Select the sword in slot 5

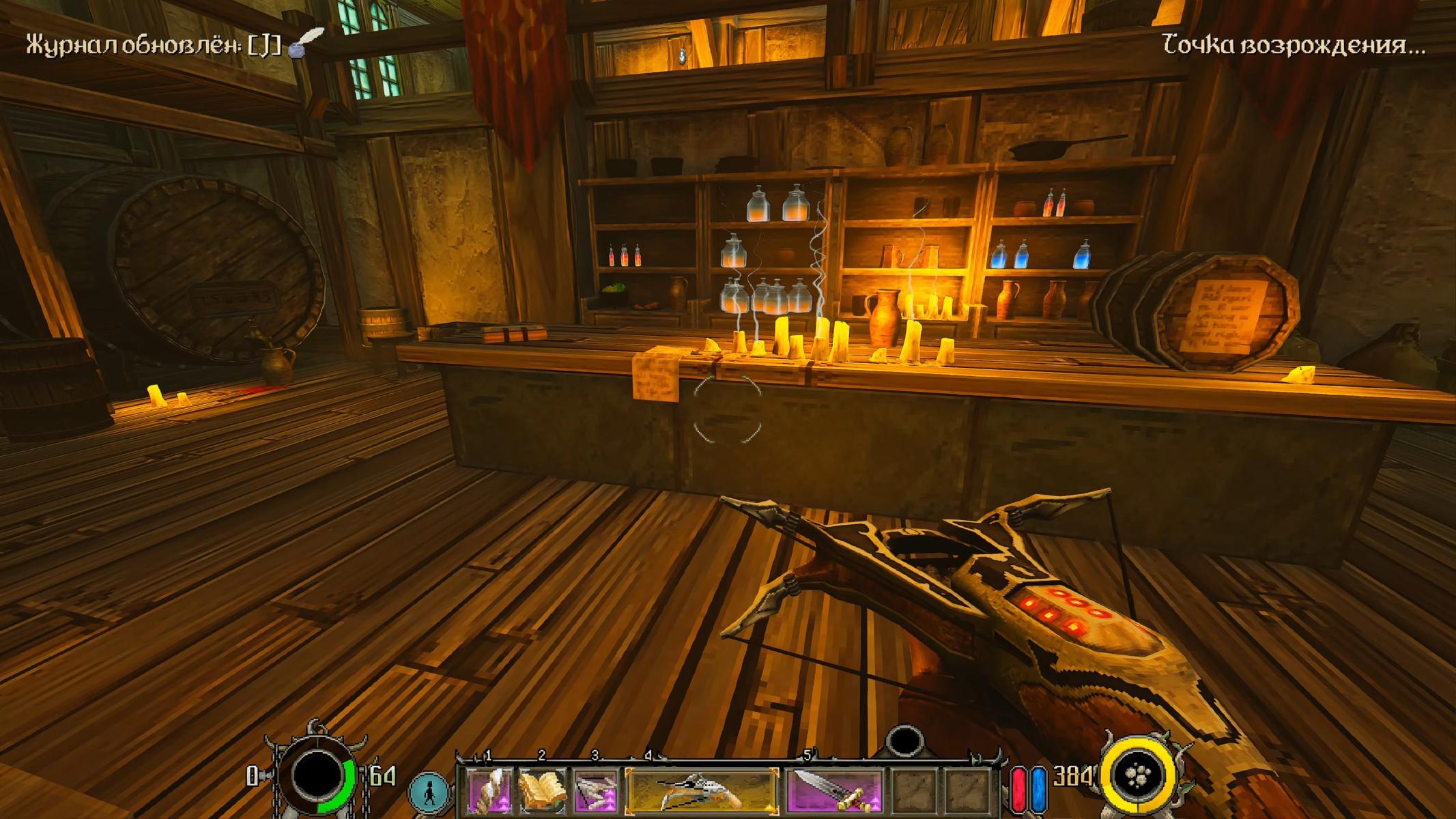point(833,790)
